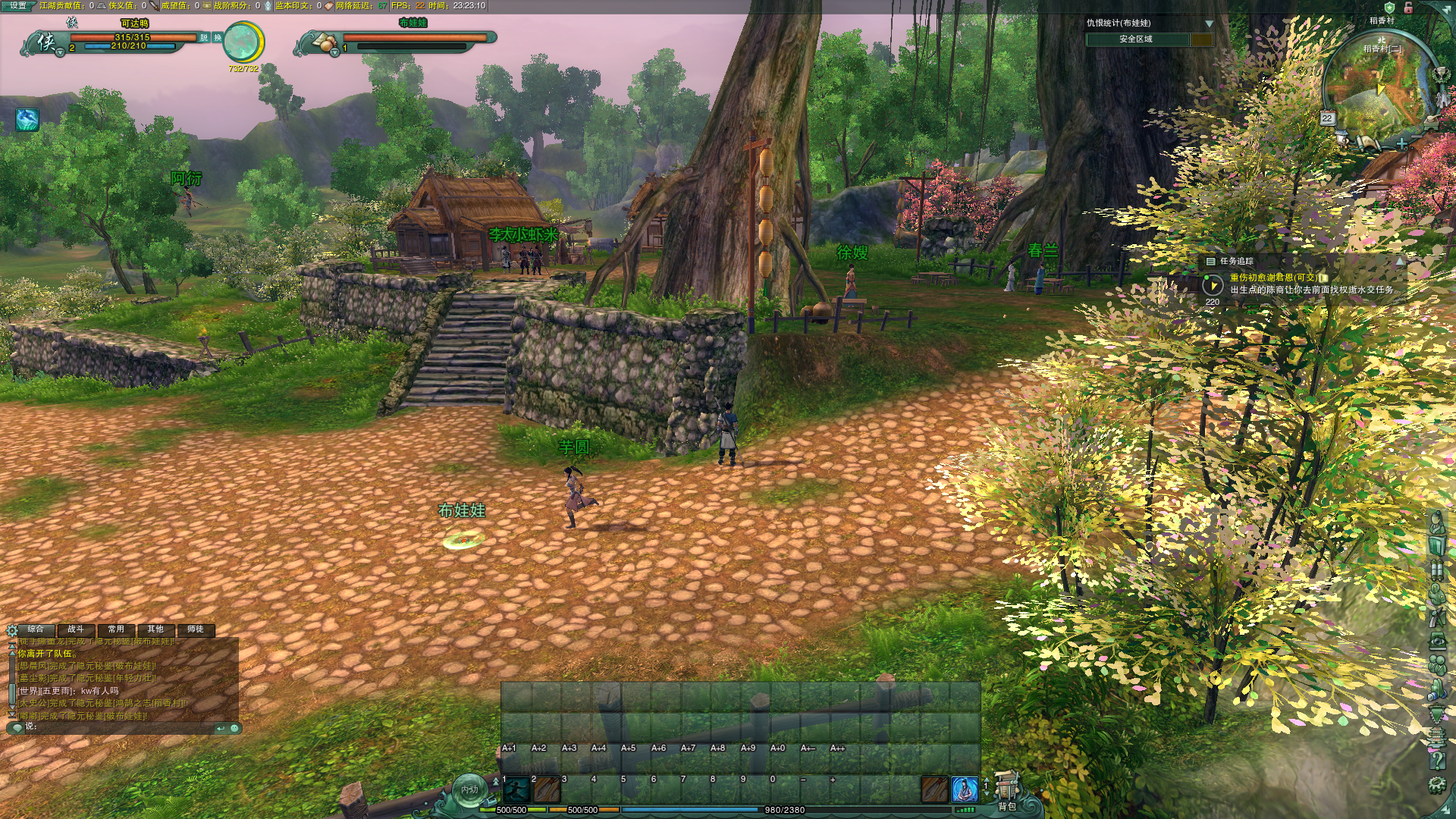This screenshot has width=1456, height=819.
Task: Click the 内功 orb button
Action: click(x=469, y=790)
